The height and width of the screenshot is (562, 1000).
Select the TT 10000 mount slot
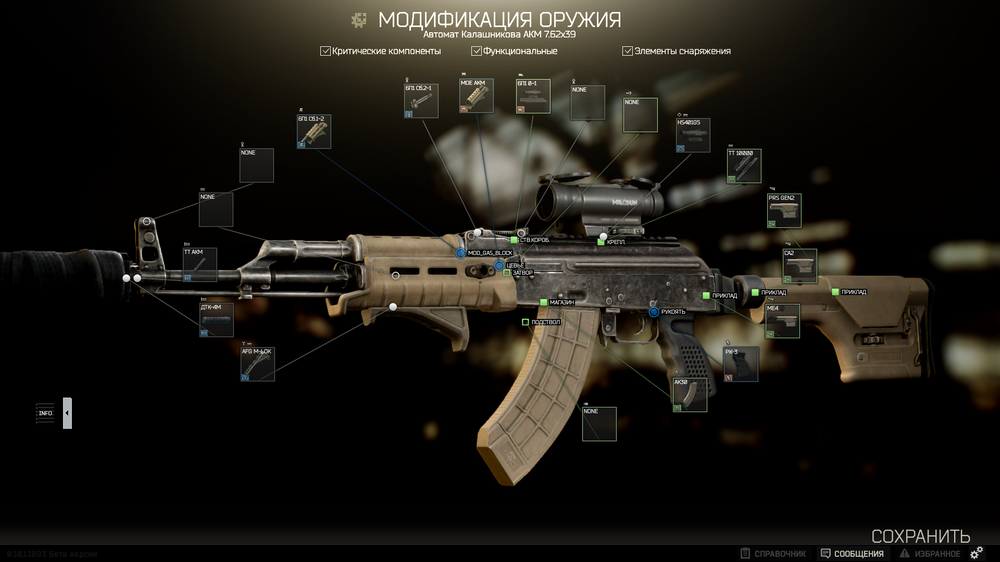(x=744, y=166)
